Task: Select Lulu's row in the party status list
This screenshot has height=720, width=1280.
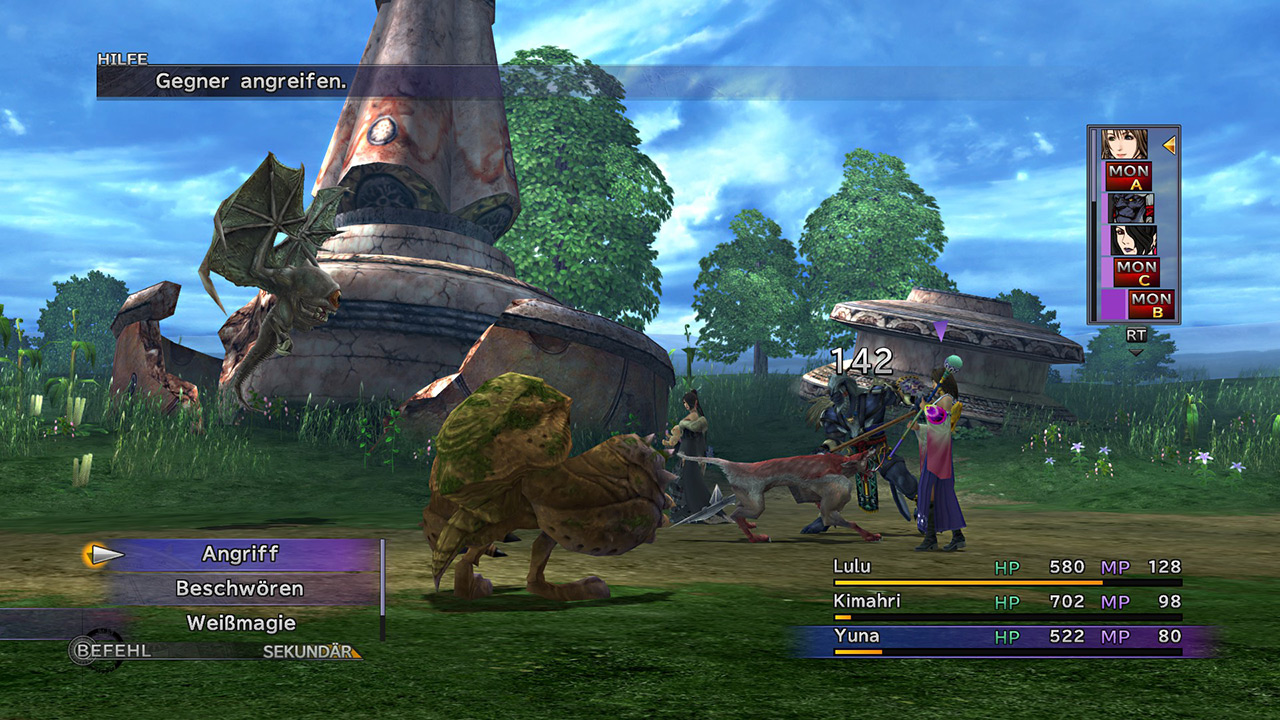Action: (1006, 568)
